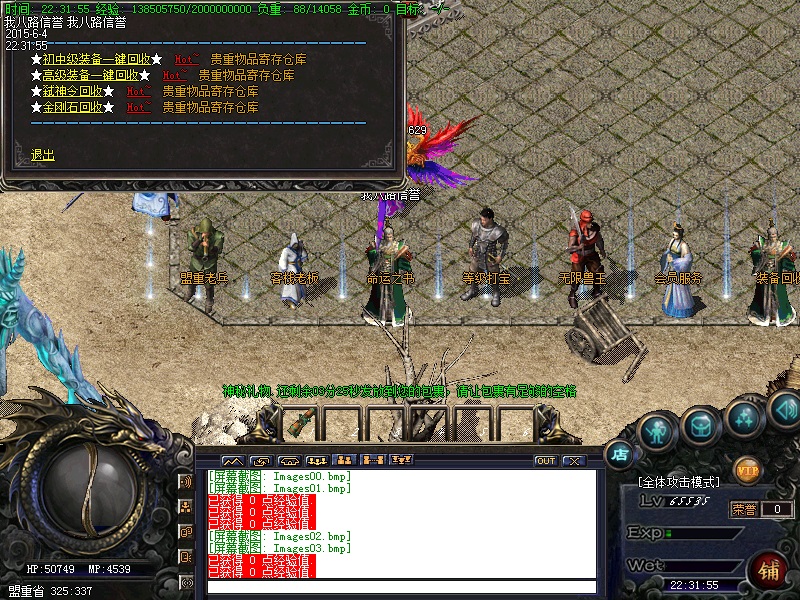Exit the NPC dialogue via 退出
The width and height of the screenshot is (800, 600).
point(43,155)
